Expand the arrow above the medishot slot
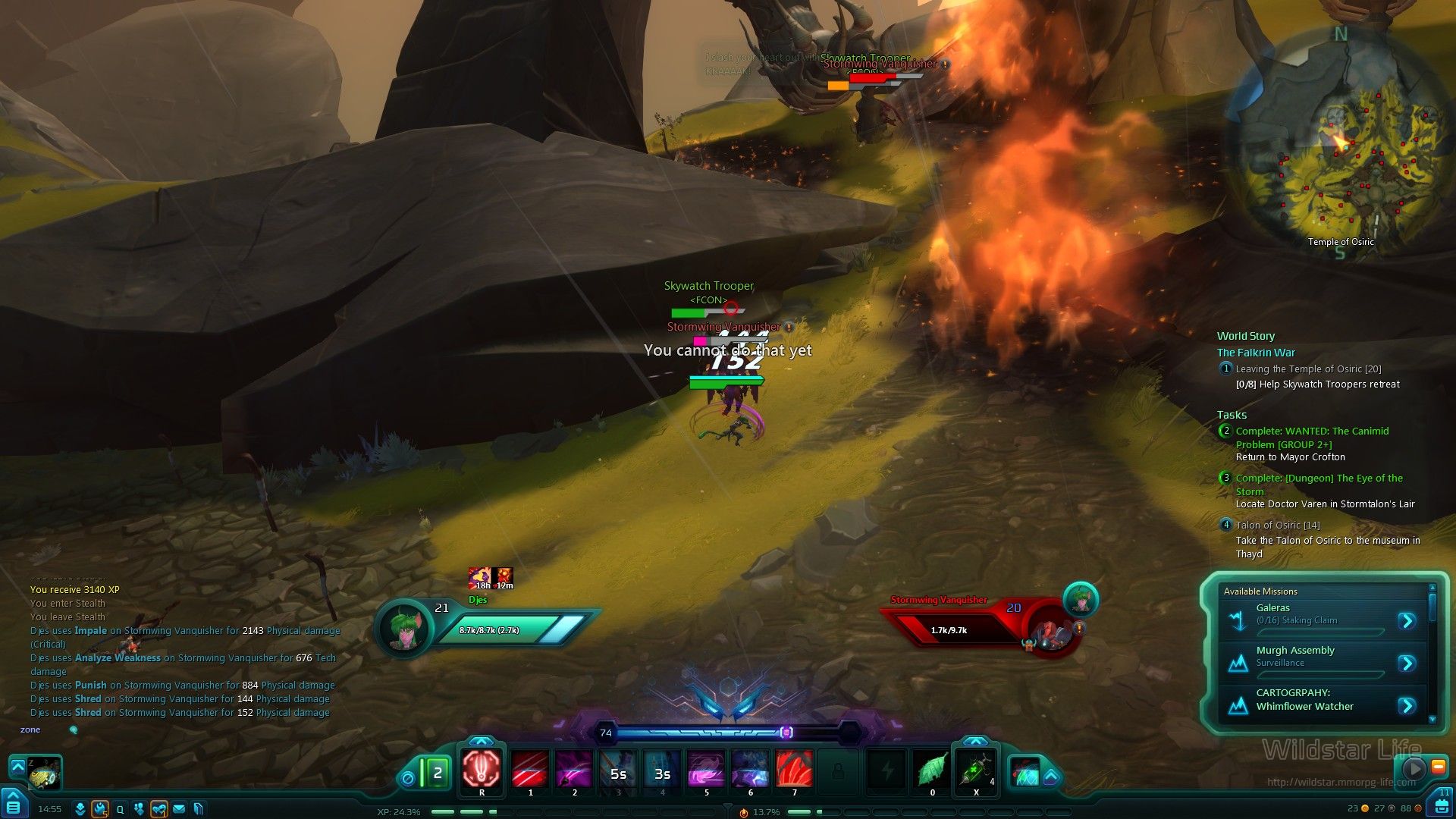This screenshot has height=819, width=1456. coord(975,741)
